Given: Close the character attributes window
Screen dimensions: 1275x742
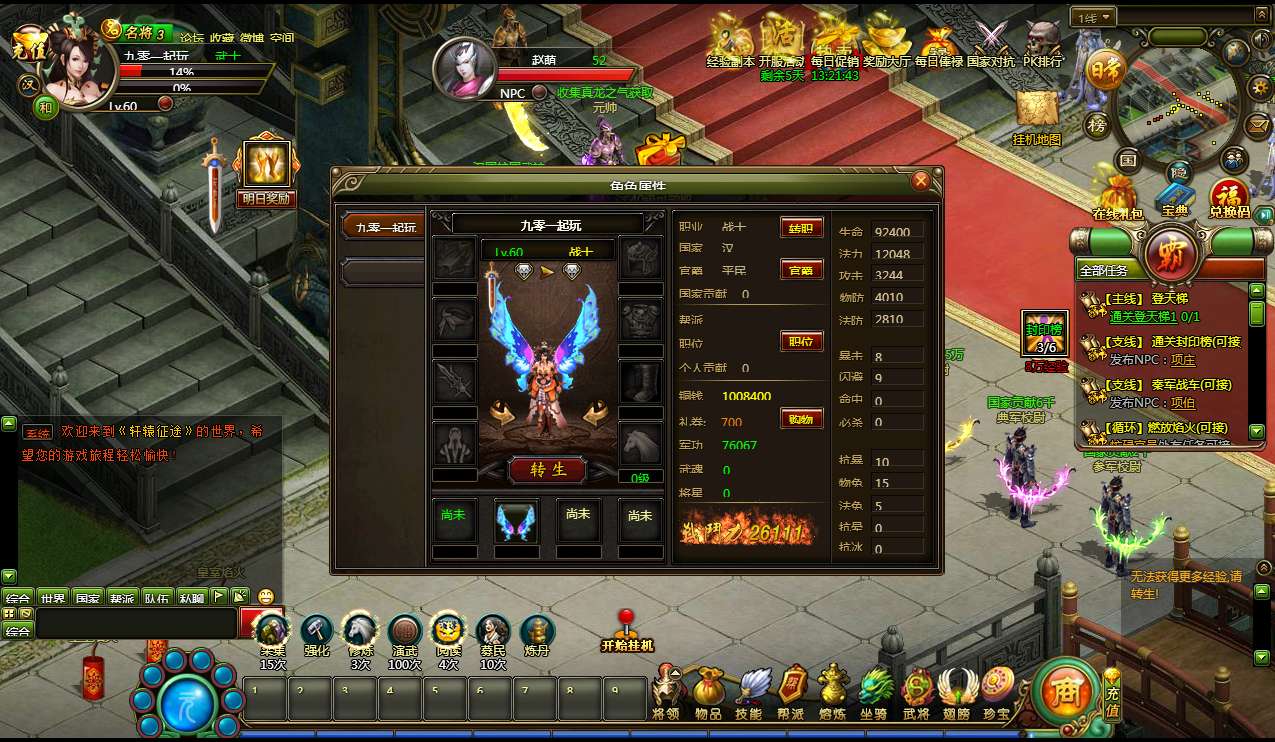Looking at the screenshot, I should (x=921, y=181).
